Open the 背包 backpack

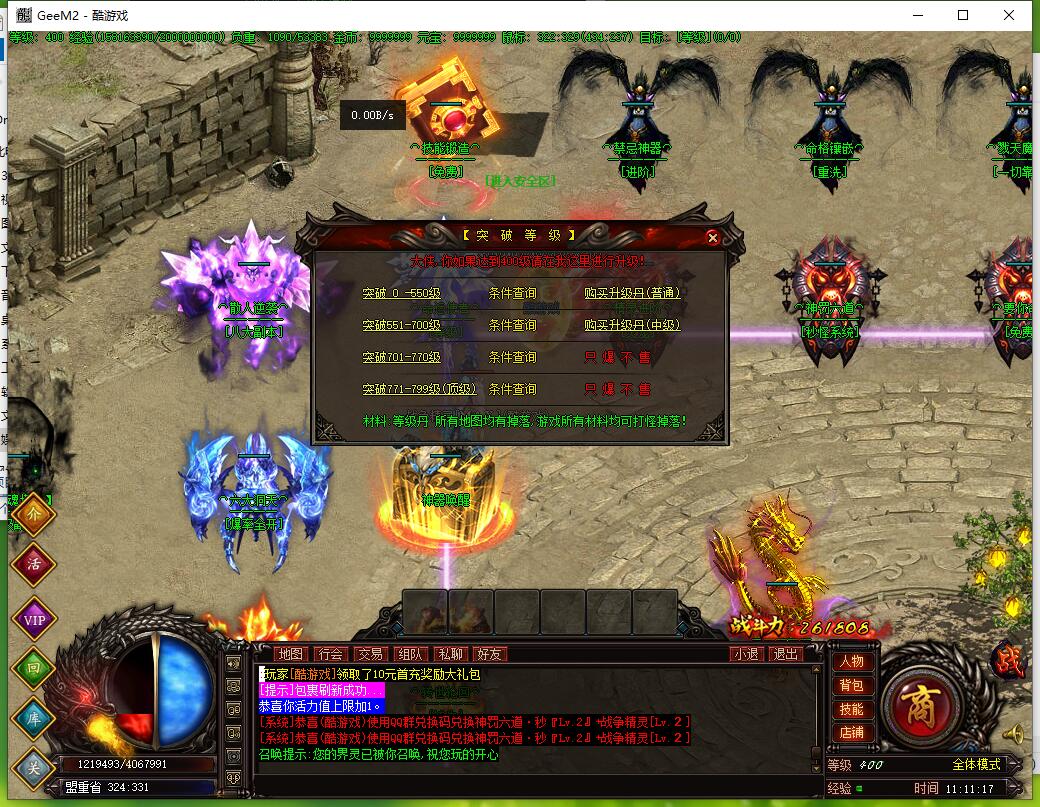click(851, 686)
